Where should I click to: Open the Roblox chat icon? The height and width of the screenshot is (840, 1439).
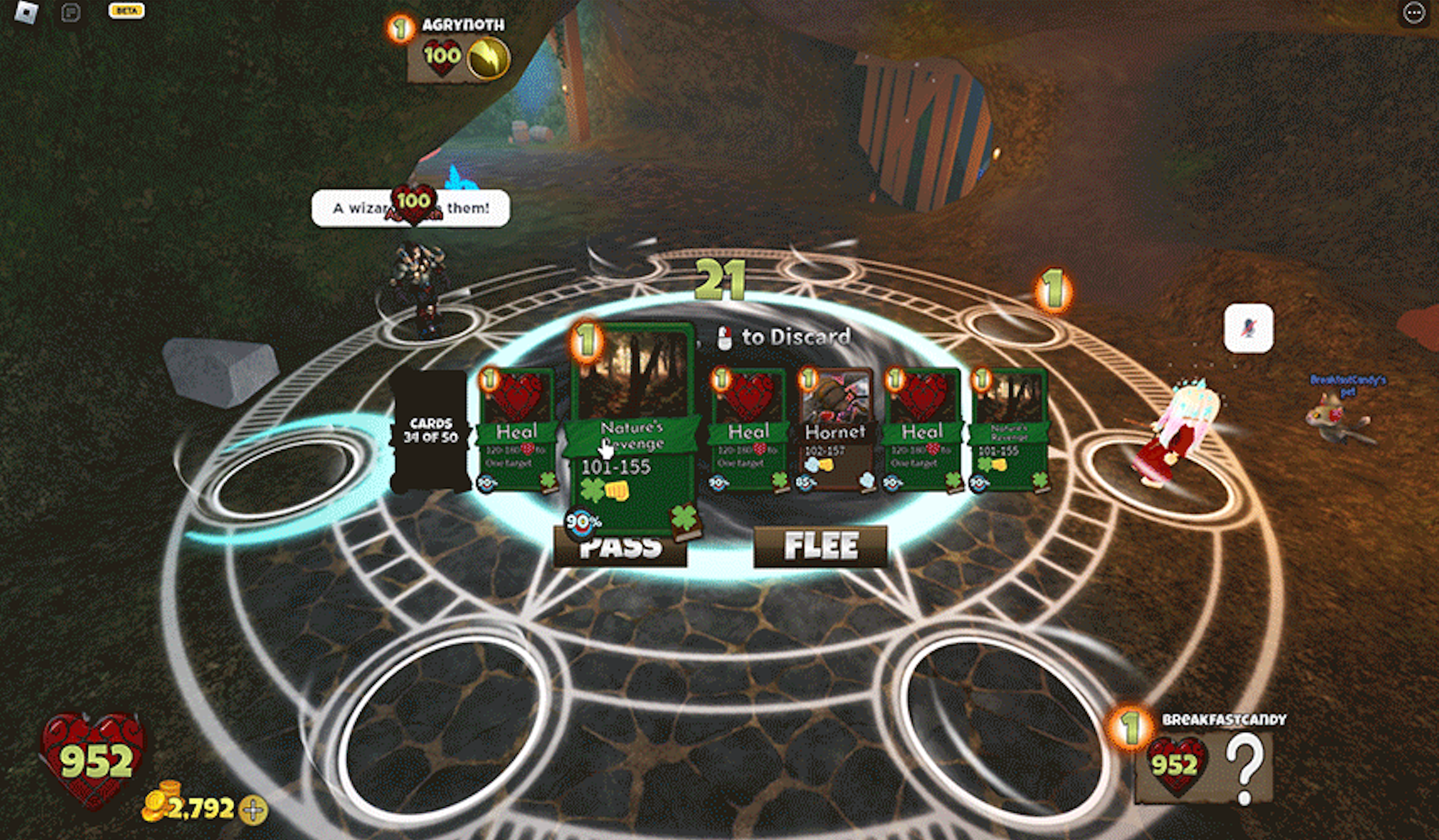[x=71, y=13]
